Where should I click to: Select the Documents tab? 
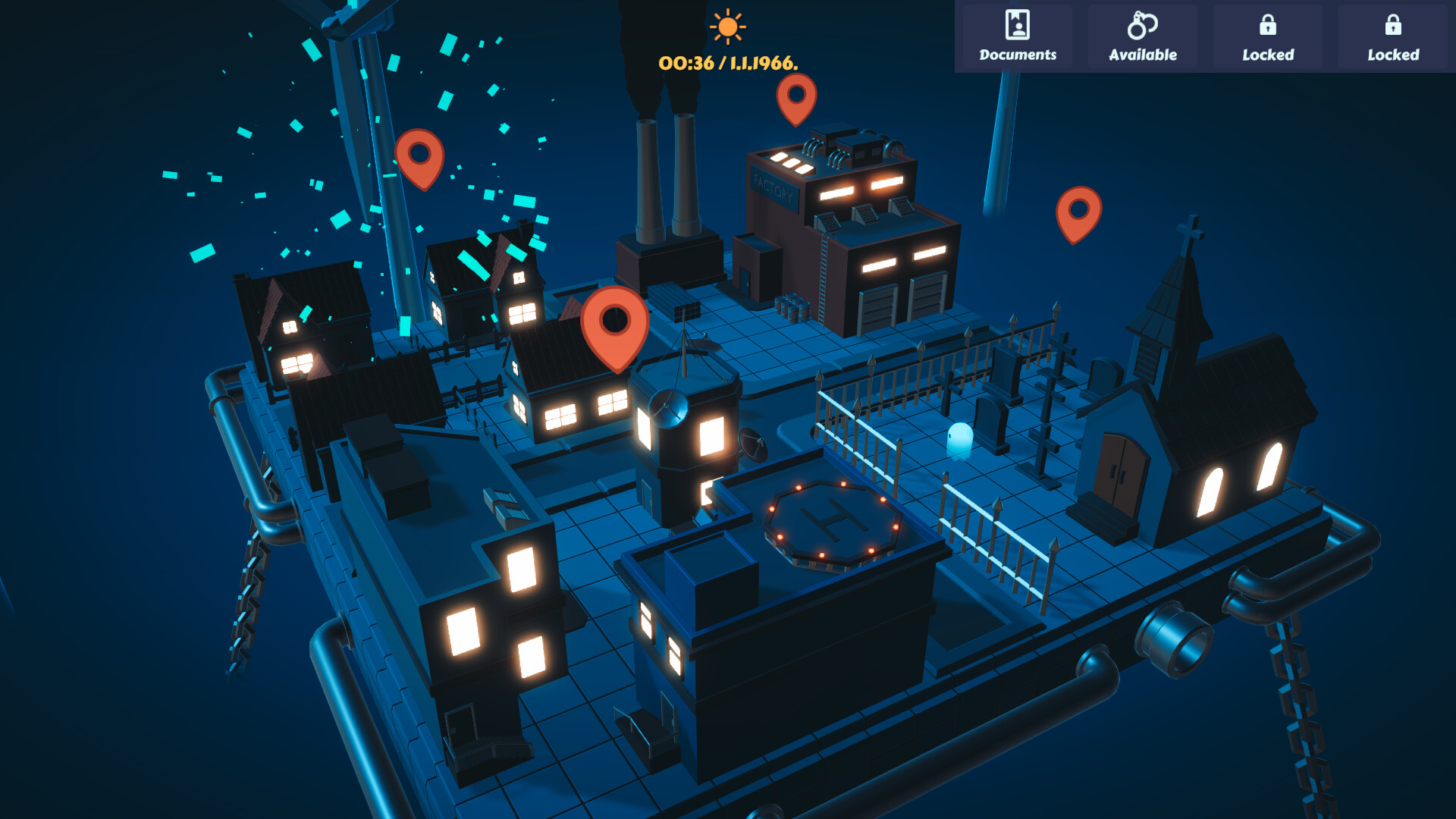(x=1017, y=38)
